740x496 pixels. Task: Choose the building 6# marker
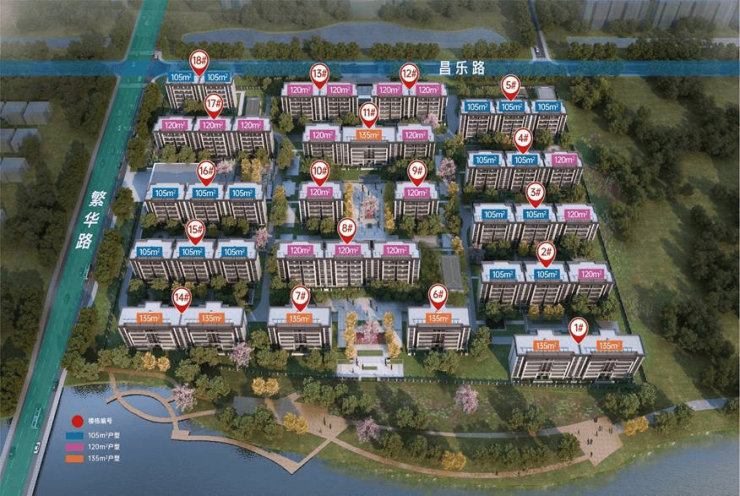point(437,296)
